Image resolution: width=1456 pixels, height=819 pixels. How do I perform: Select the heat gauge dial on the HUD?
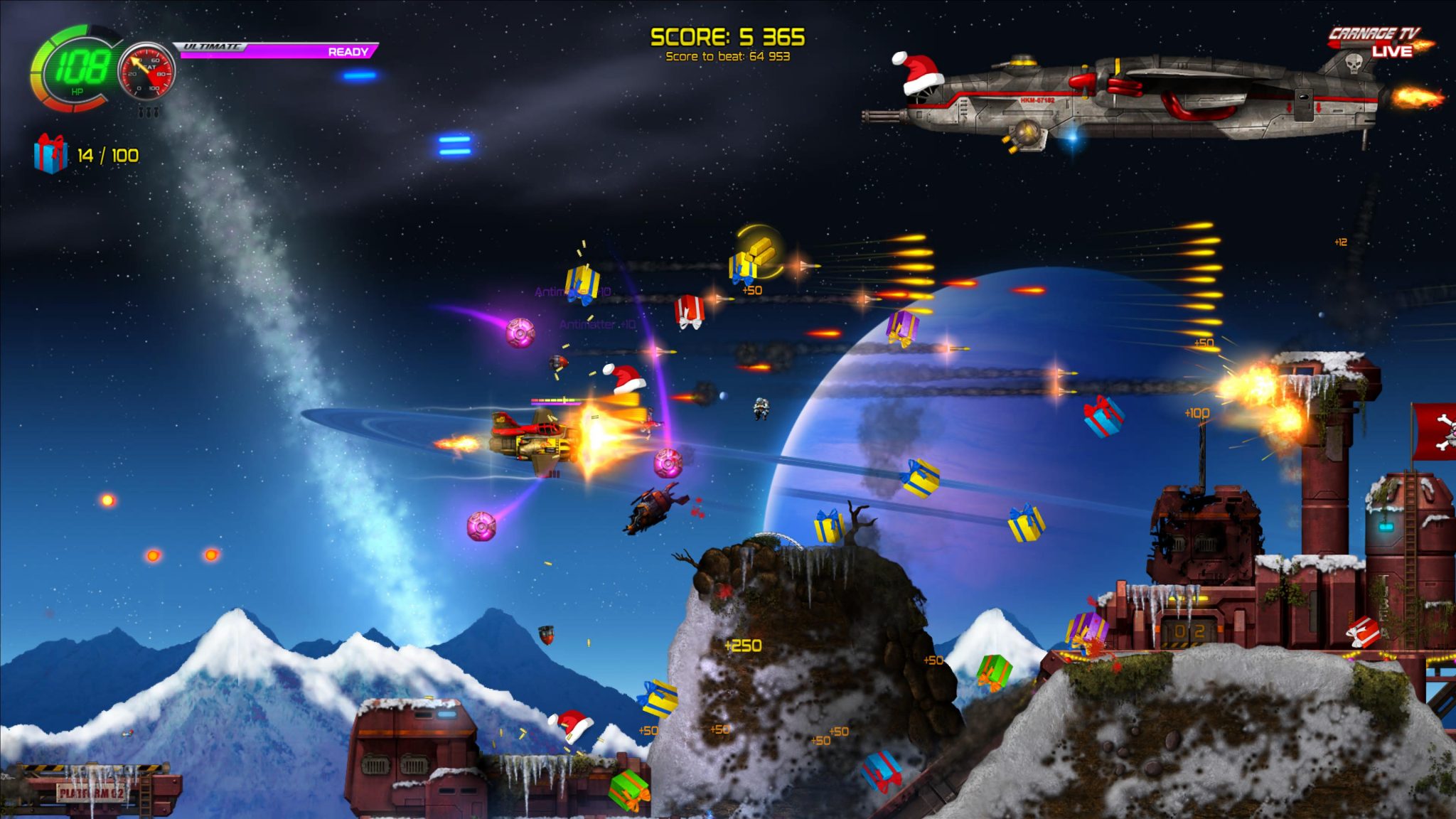click(x=147, y=71)
